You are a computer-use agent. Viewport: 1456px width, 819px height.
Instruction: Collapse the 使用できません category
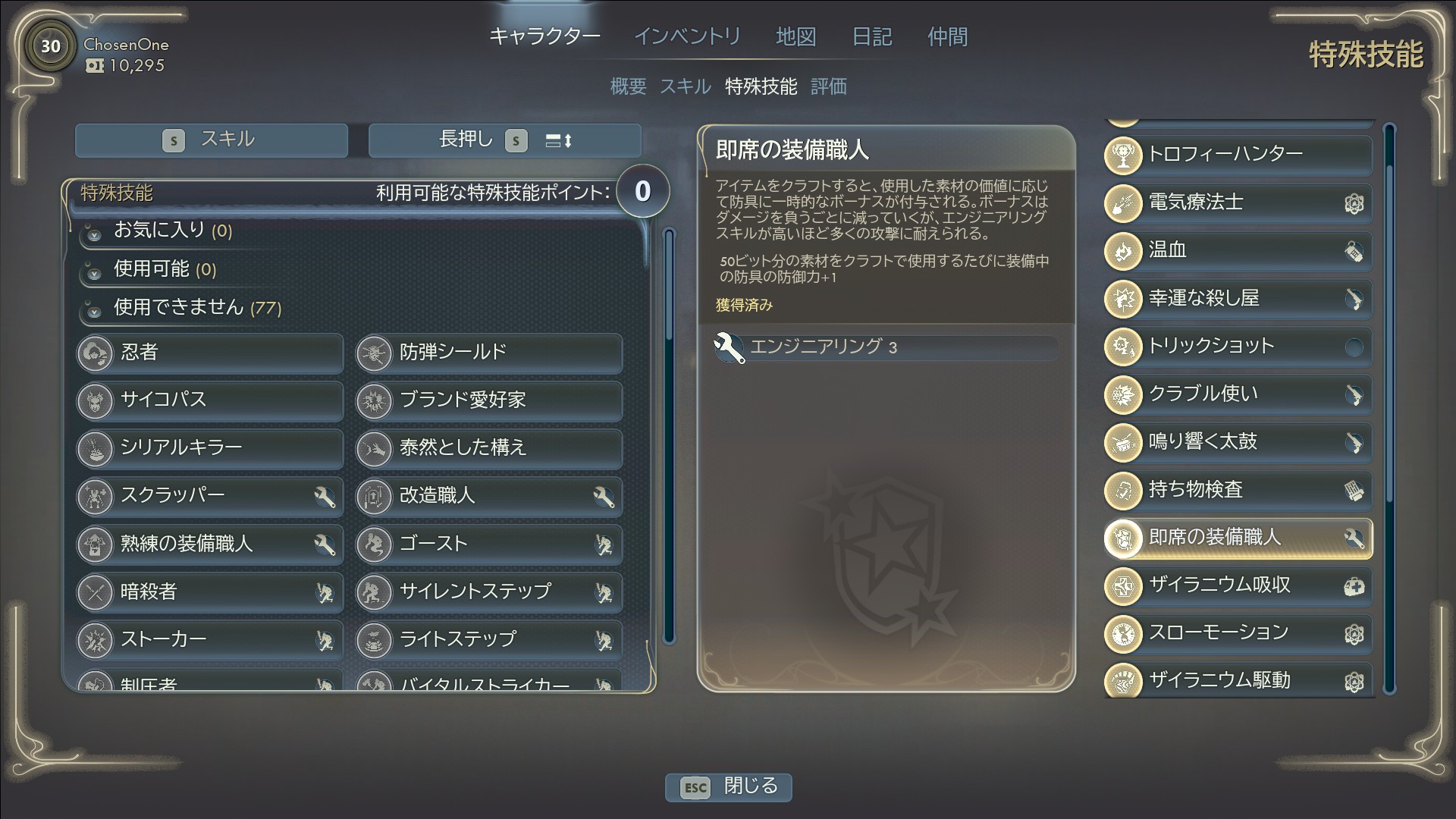pos(178,308)
